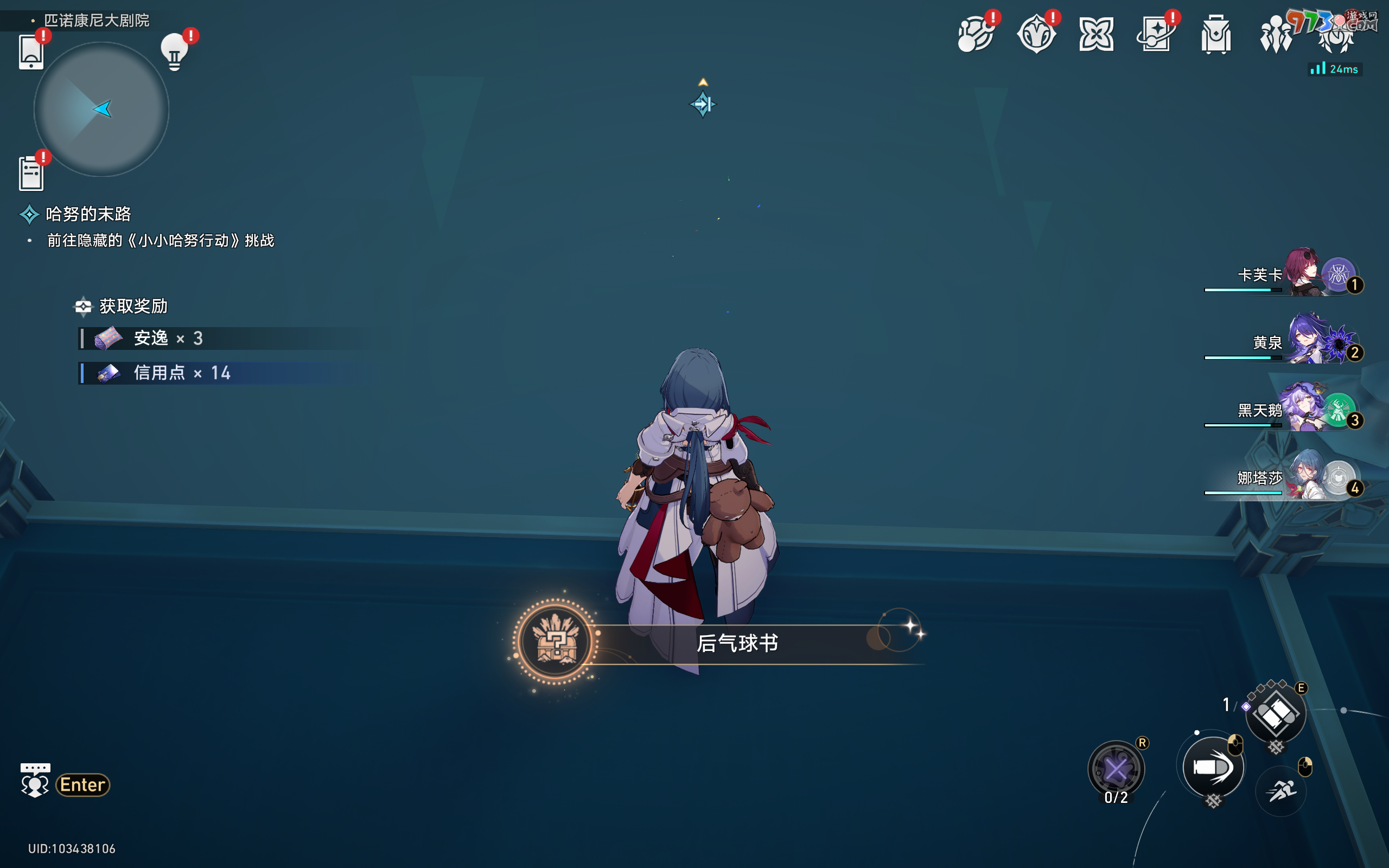The image size is (1389, 868).
Task: Use the basic attack button
Action: 1212,768
